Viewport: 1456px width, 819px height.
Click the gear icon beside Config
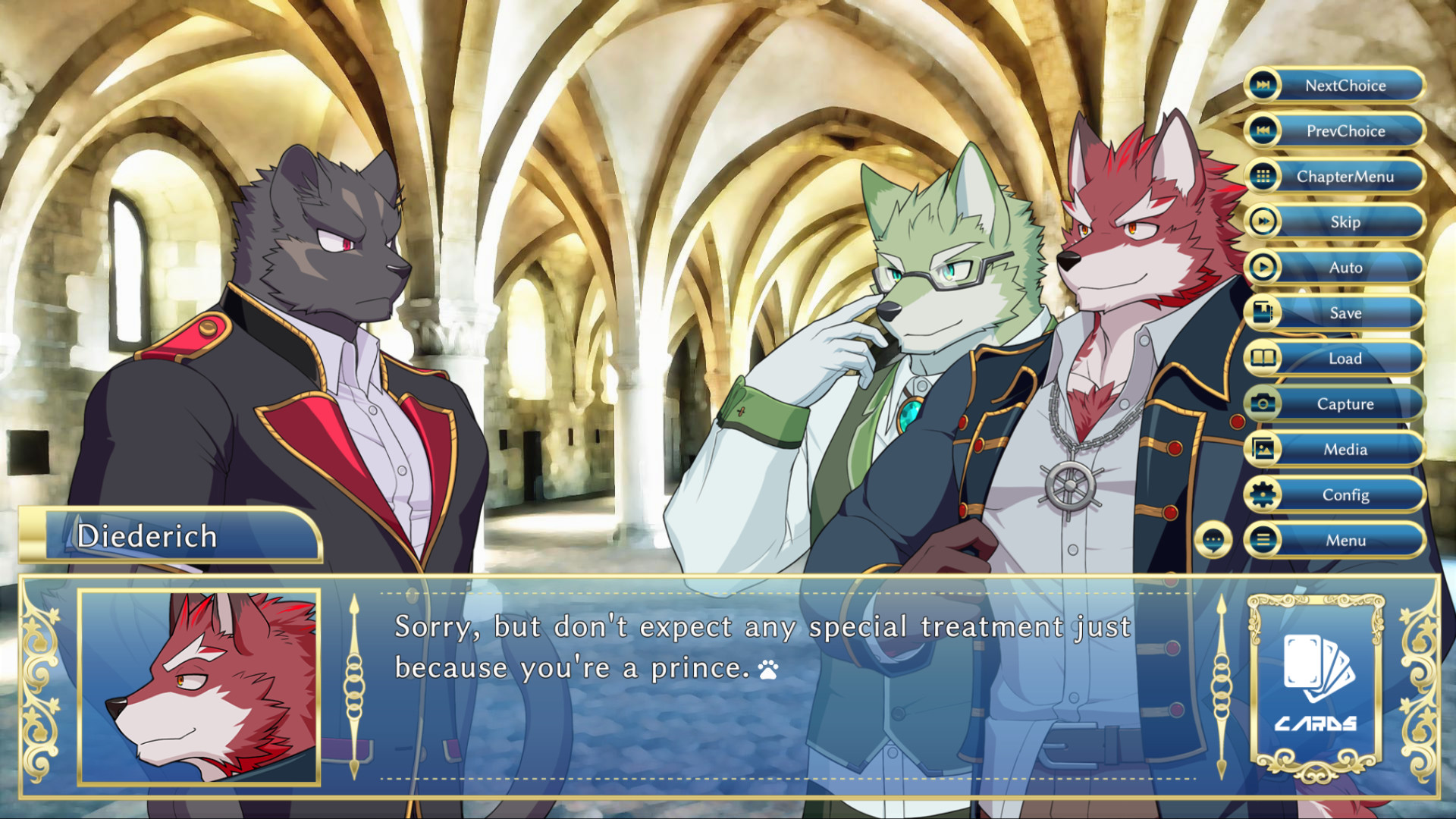pyautogui.click(x=1263, y=494)
